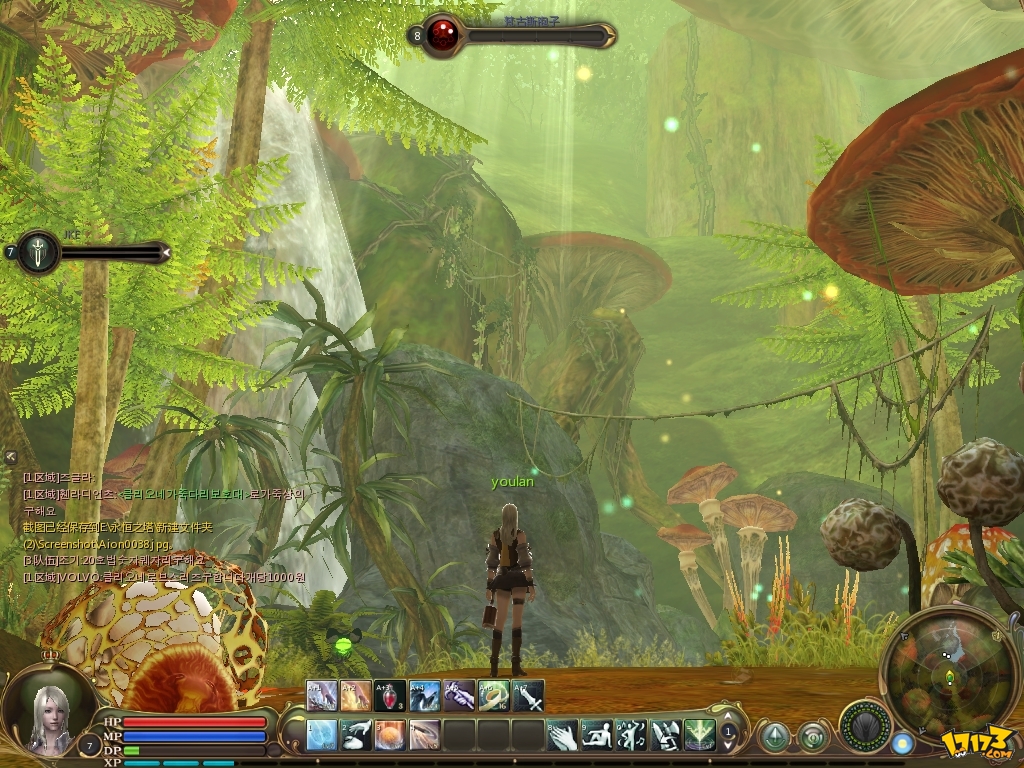The height and width of the screenshot is (768, 1024).
Task: Click the large dark shell orb button
Action: pyautogui.click(x=865, y=723)
